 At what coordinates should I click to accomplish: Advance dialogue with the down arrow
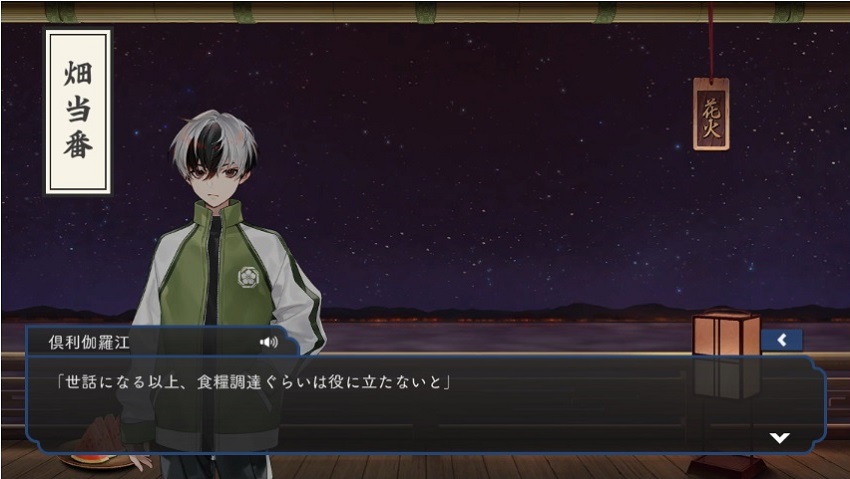tap(779, 437)
